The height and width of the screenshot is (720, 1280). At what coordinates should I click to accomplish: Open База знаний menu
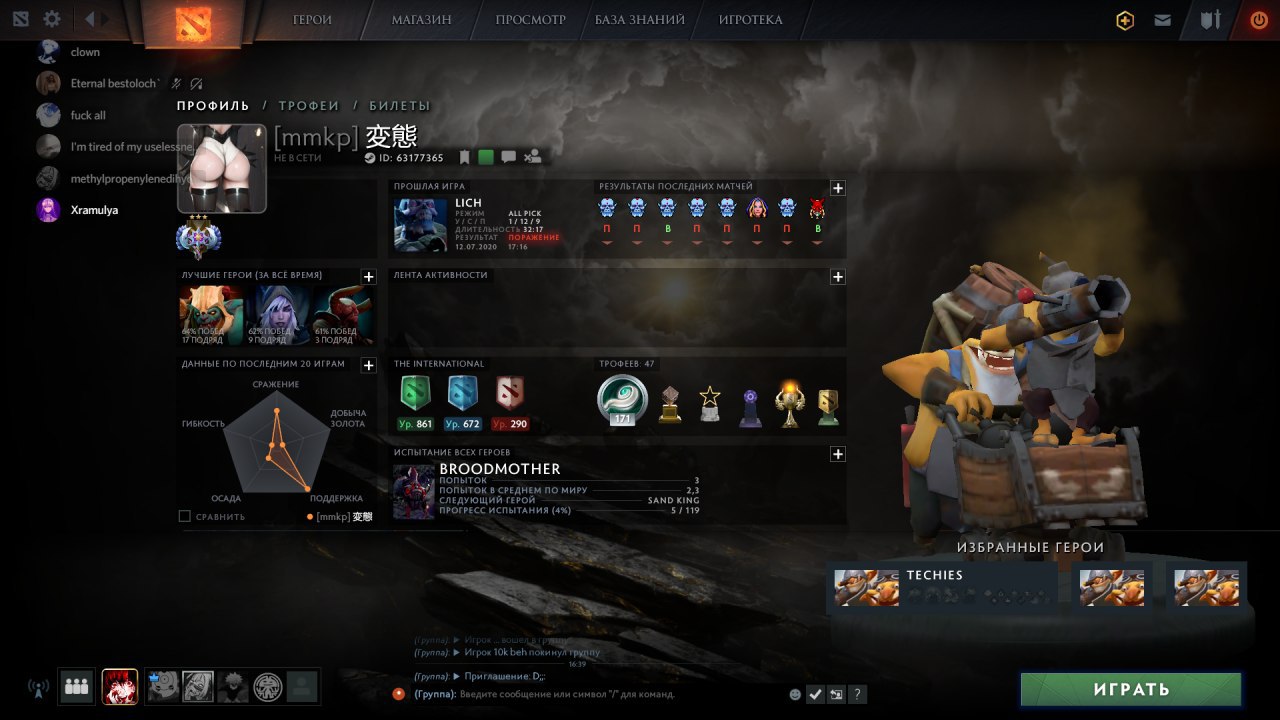pos(640,20)
